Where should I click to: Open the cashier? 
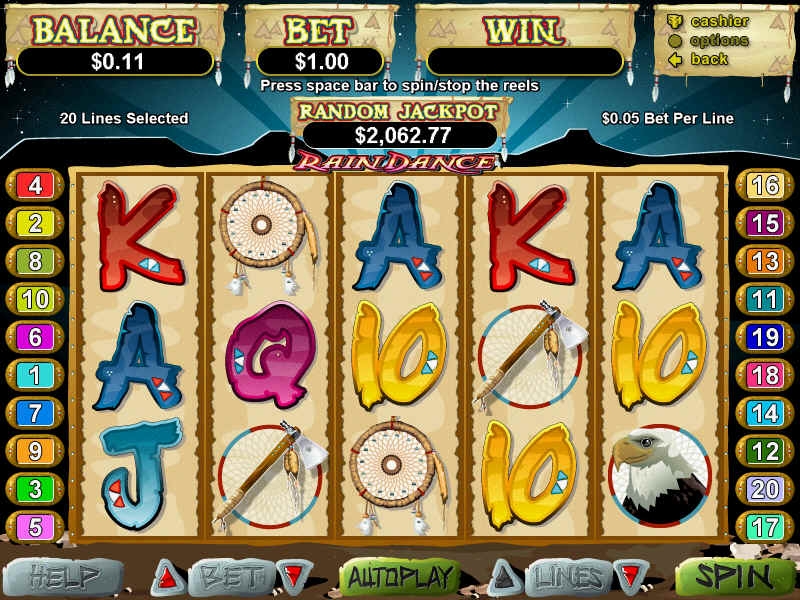coord(719,21)
